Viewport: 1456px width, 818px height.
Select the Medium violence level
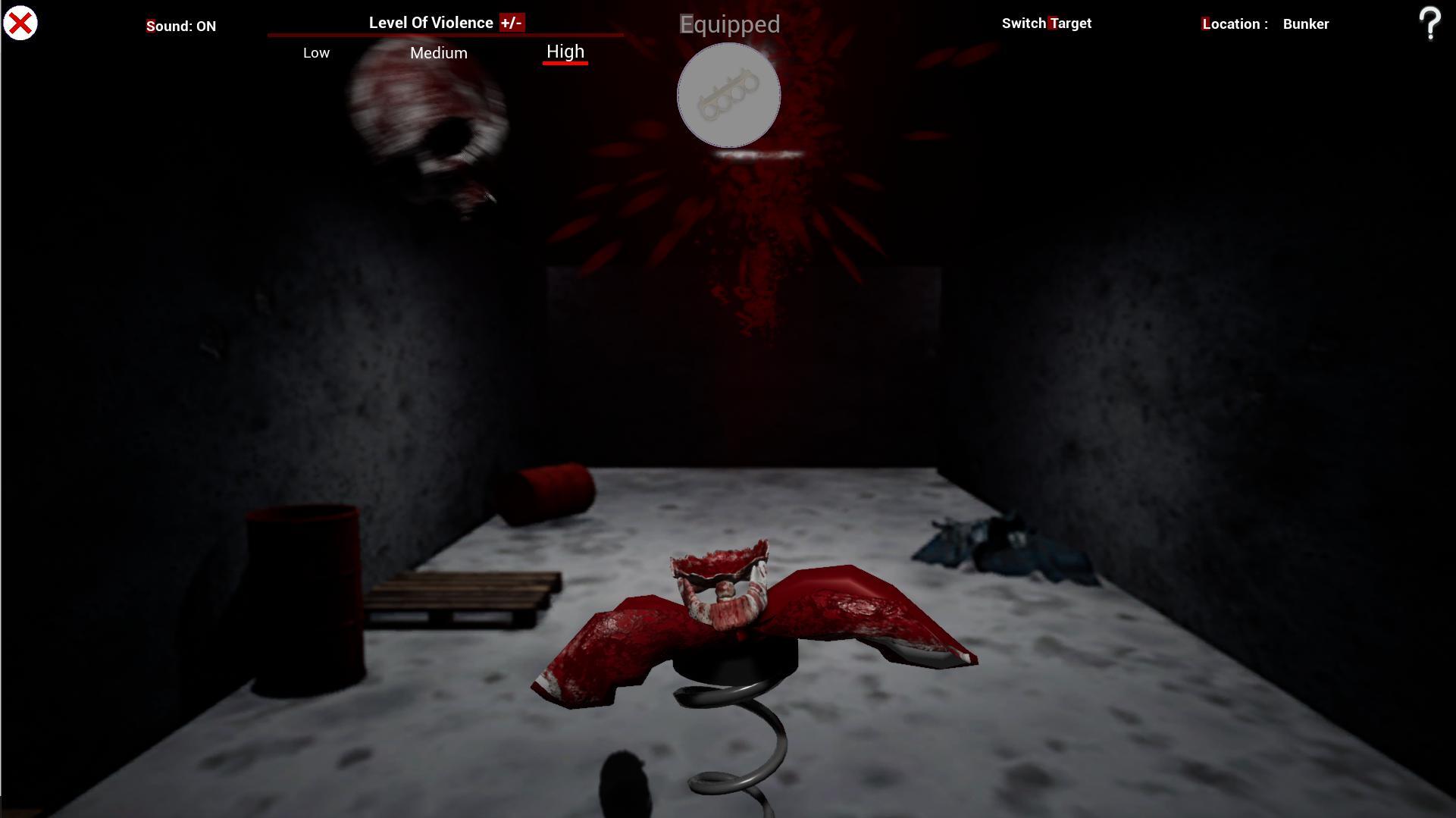(438, 53)
